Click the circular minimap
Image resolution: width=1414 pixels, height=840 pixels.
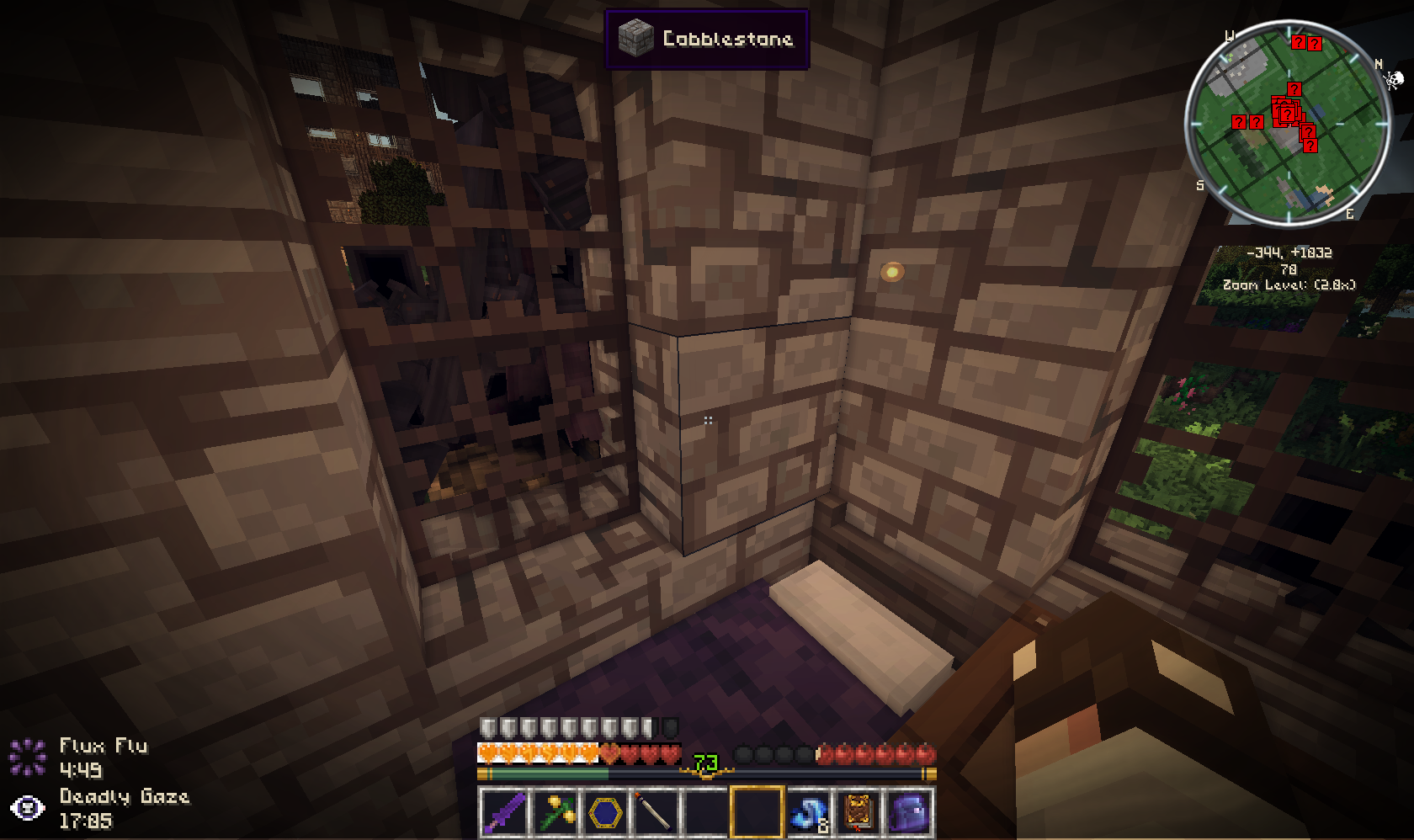[x=1287, y=123]
